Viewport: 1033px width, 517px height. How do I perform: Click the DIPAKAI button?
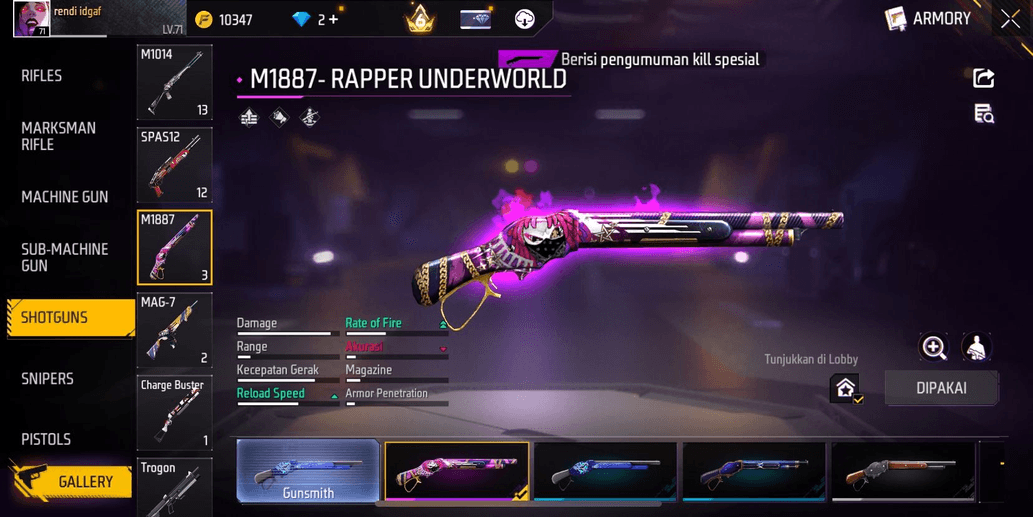pos(941,388)
